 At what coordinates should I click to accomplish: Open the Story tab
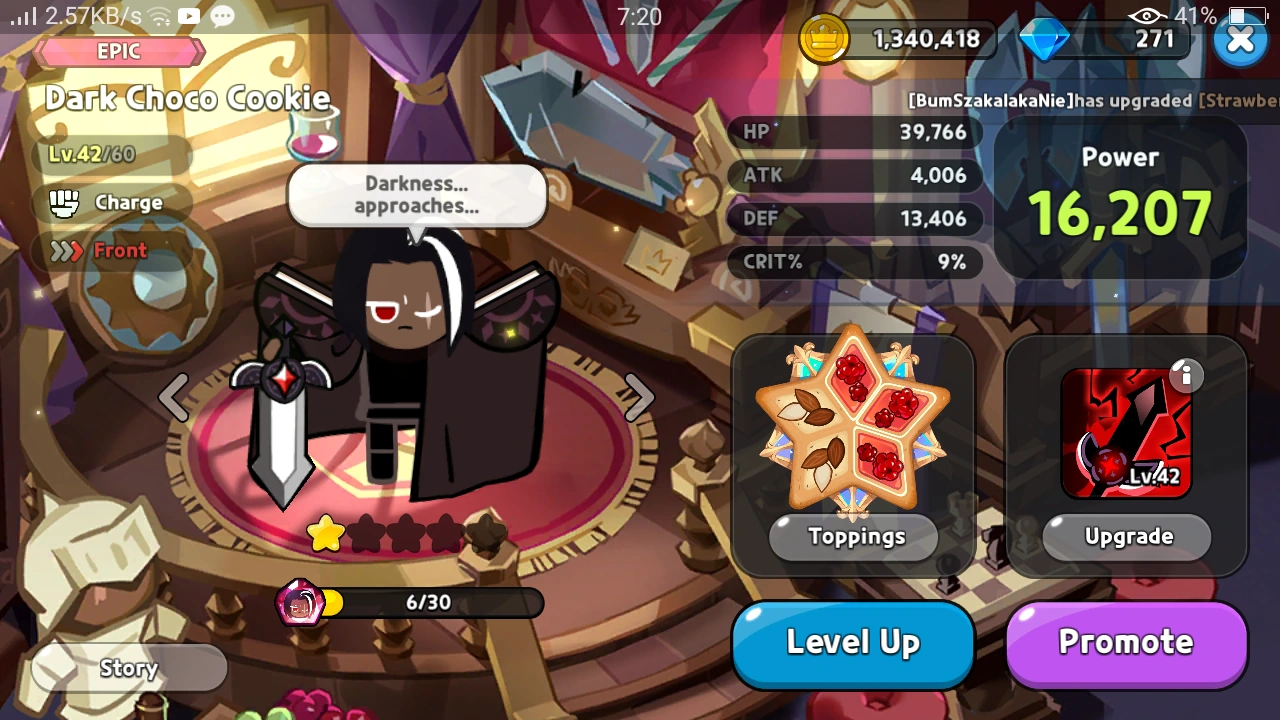pyautogui.click(x=128, y=668)
